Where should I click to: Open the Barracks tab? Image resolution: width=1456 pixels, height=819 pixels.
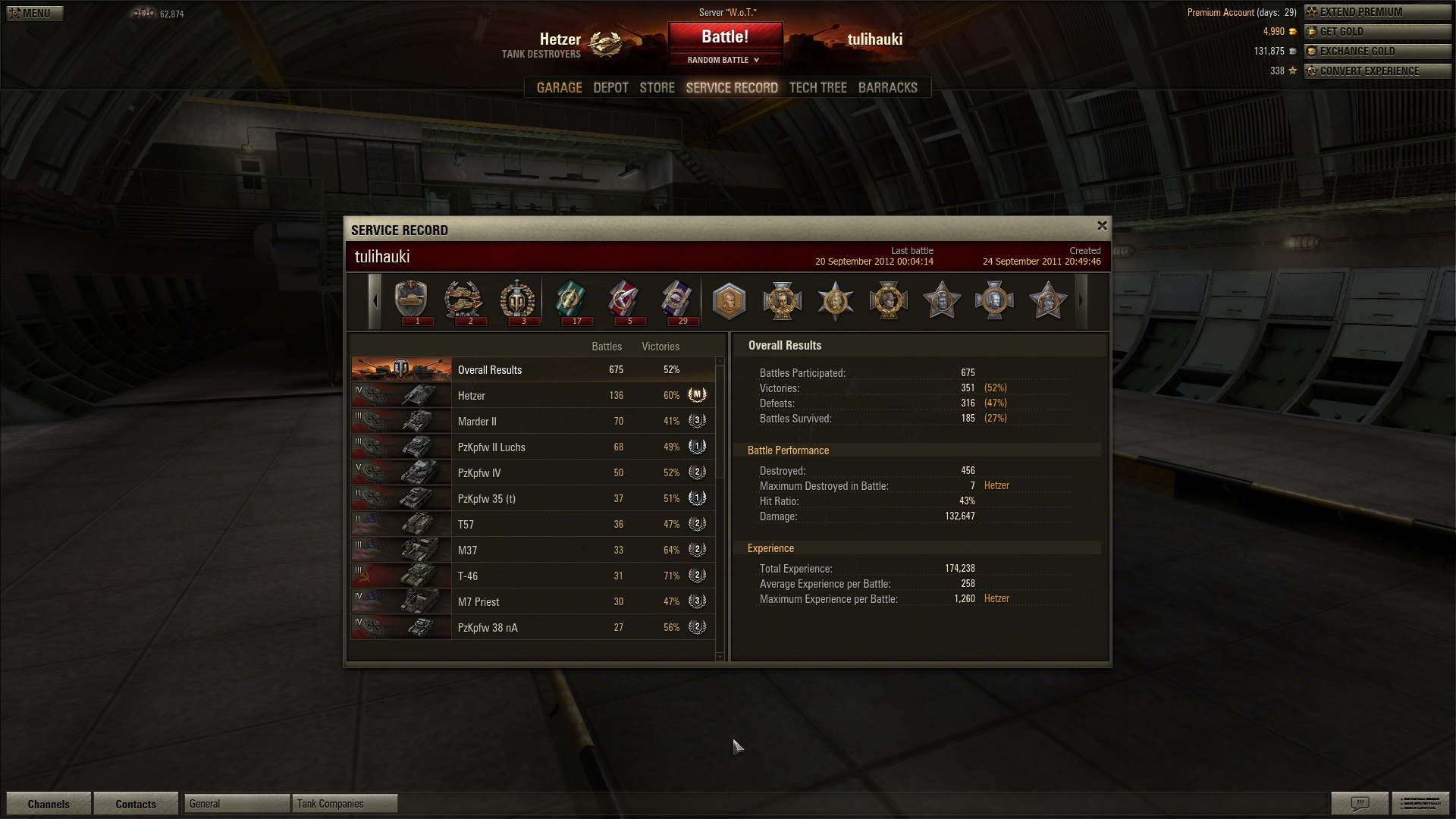tap(887, 88)
